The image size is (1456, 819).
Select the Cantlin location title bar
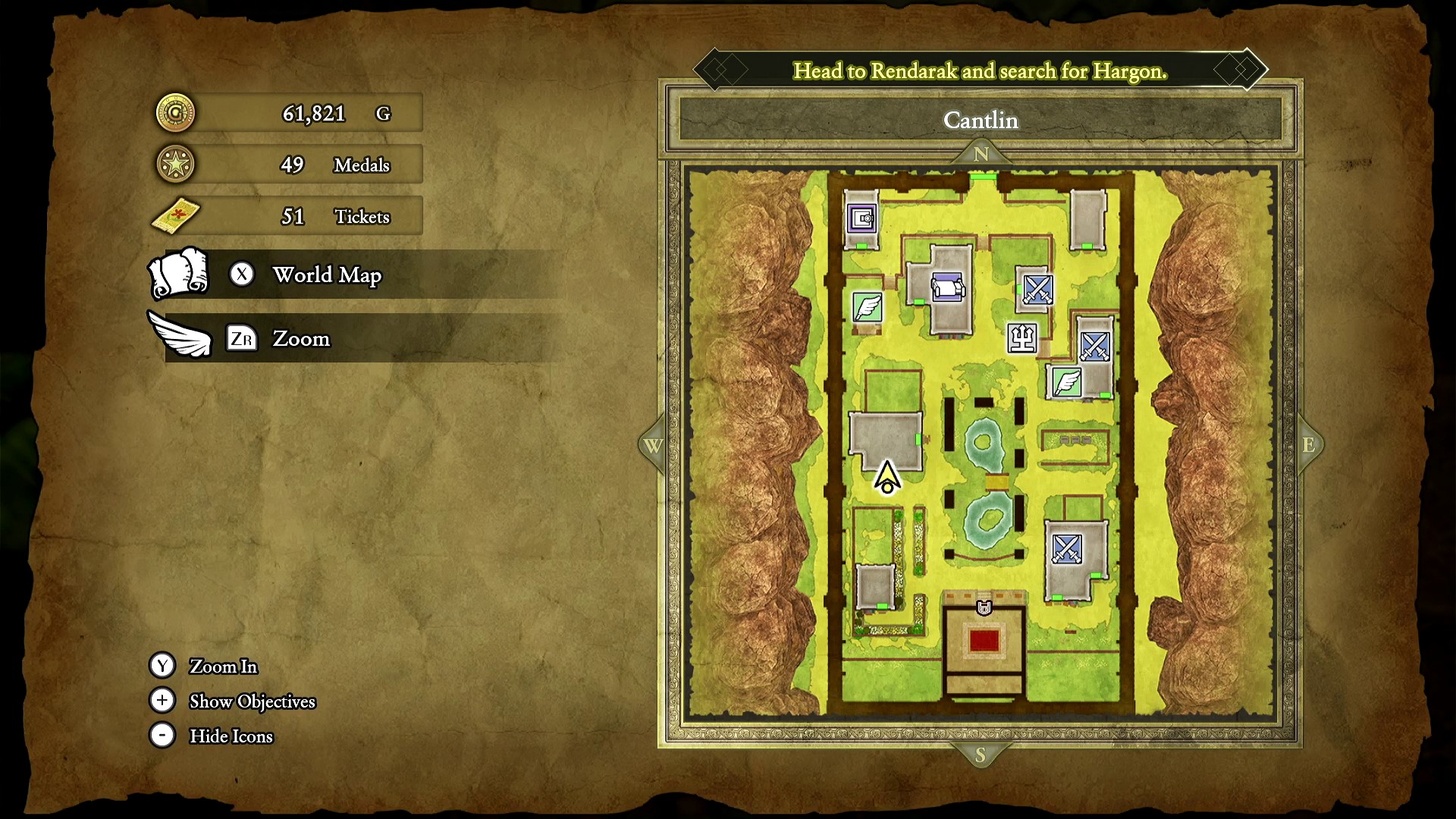coord(981,120)
